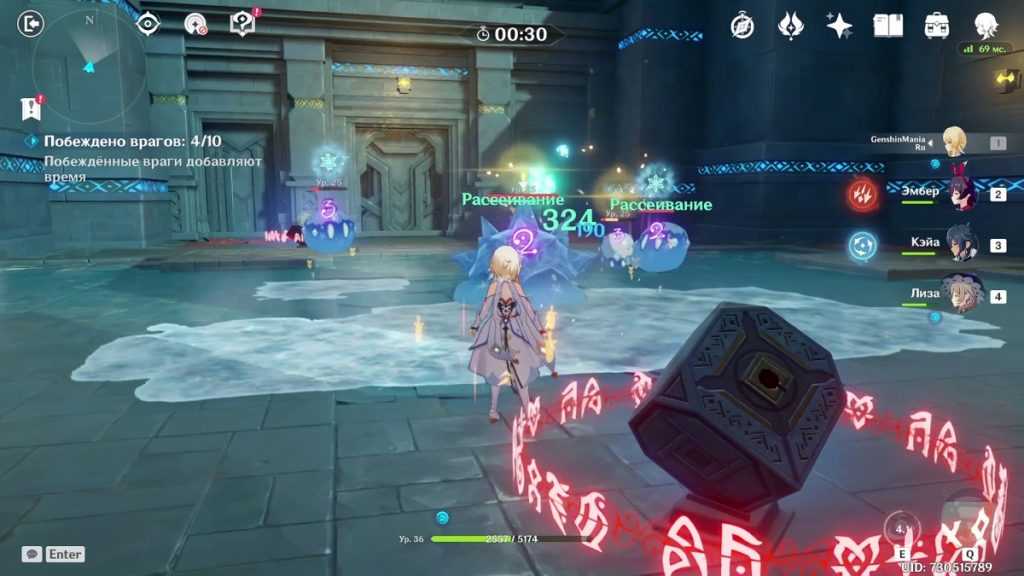Viewport: 1024px width, 576px height.
Task: Open the tutorial question-mark icon
Action: pos(242,24)
